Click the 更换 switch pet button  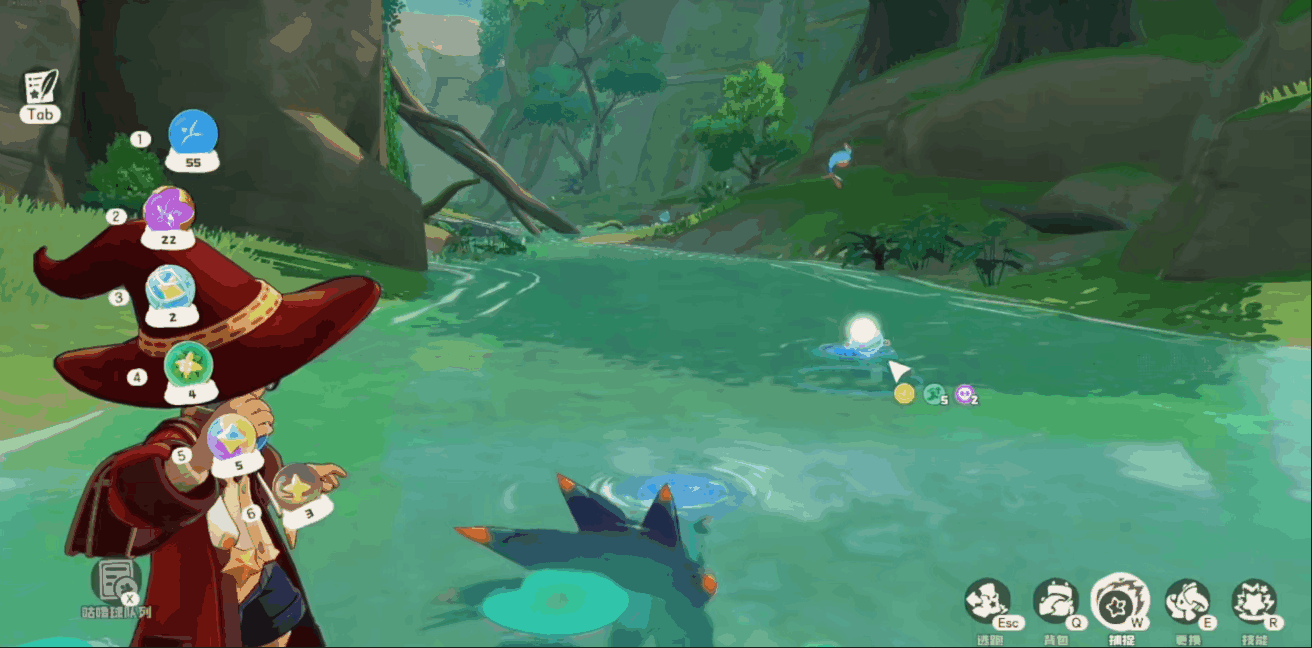1187,601
